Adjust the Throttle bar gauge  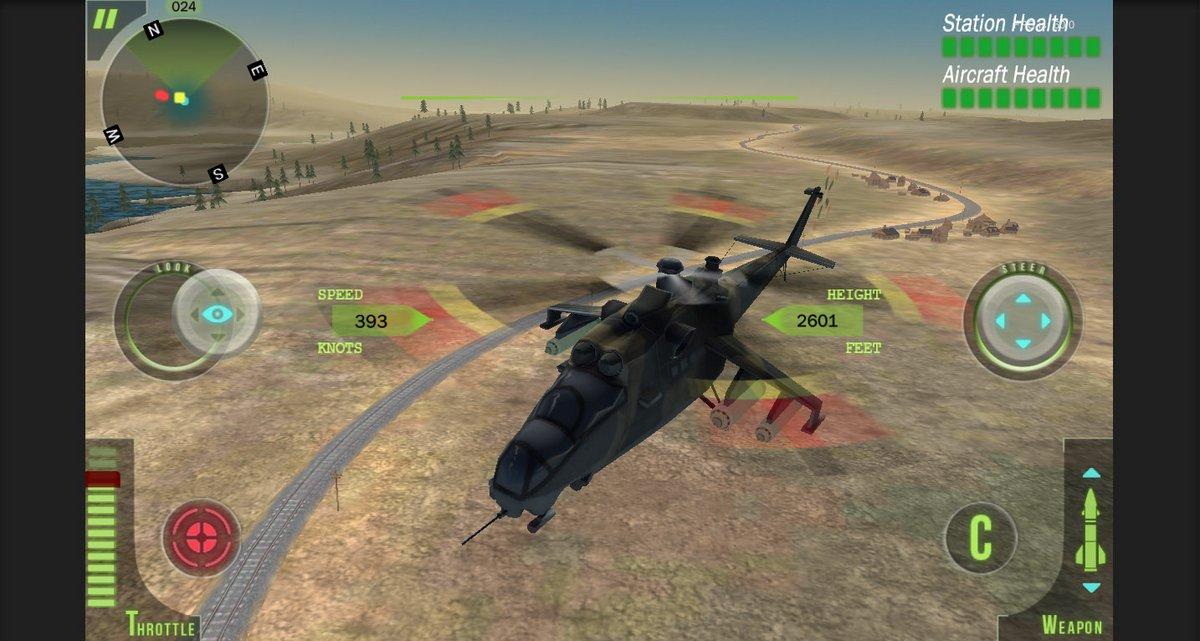tap(102, 530)
